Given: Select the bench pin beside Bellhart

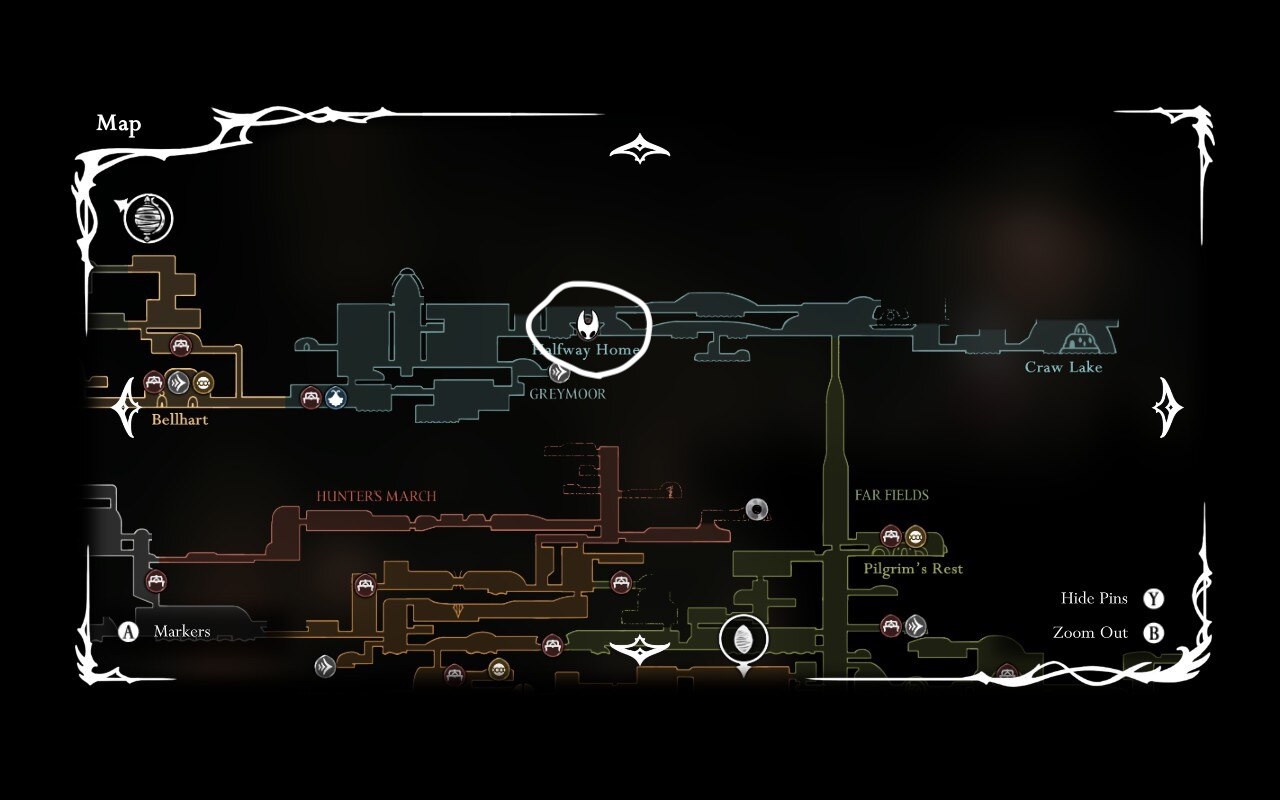Looking at the screenshot, I should [x=152, y=381].
